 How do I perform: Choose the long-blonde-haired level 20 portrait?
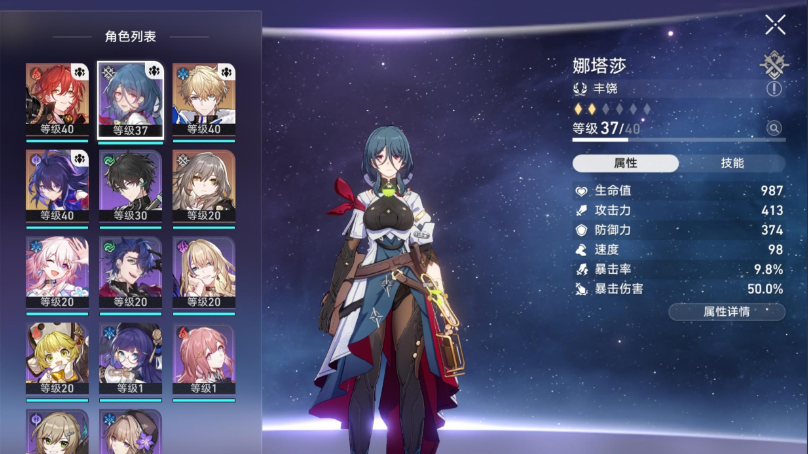203,271
